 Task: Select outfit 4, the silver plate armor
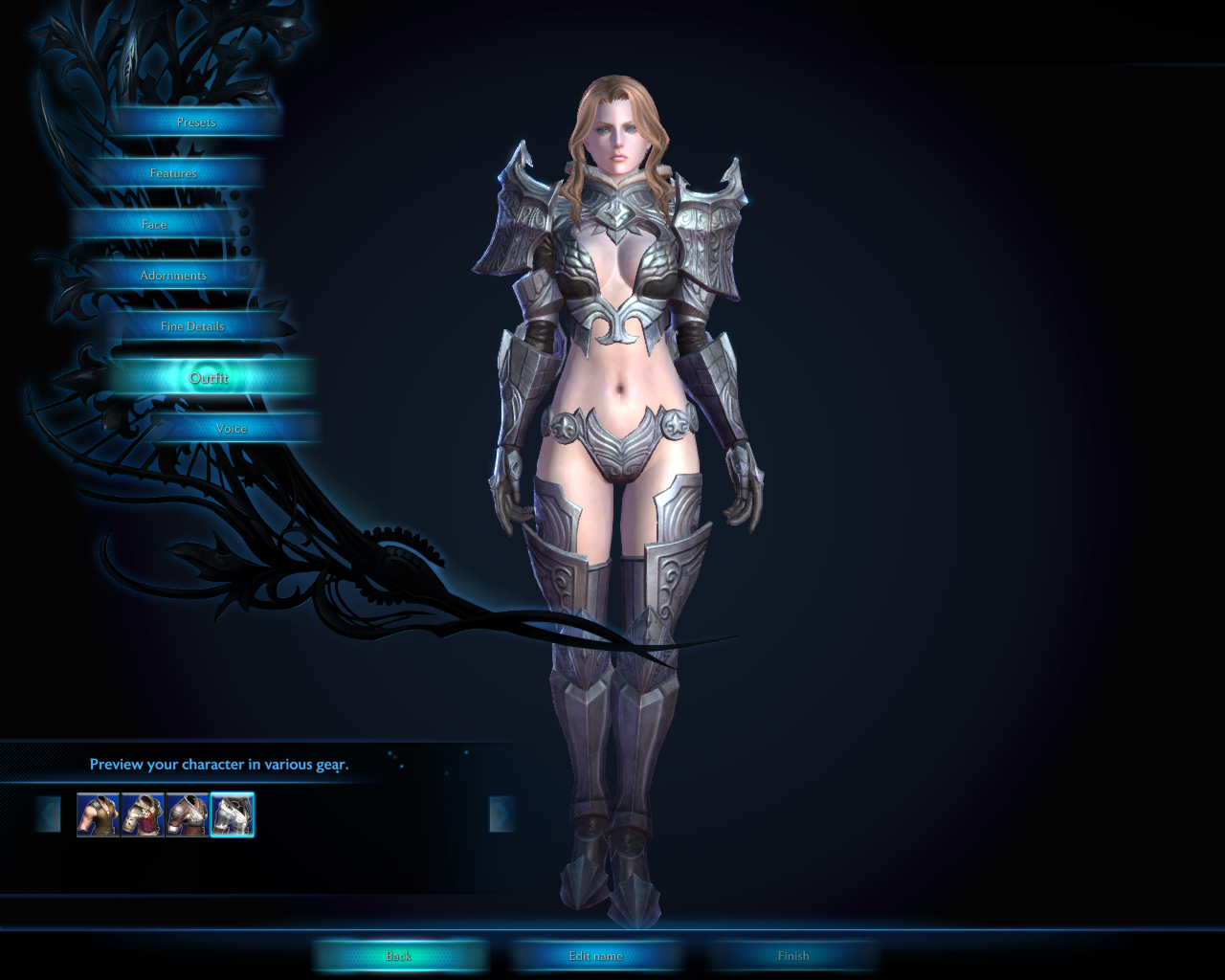click(x=232, y=815)
